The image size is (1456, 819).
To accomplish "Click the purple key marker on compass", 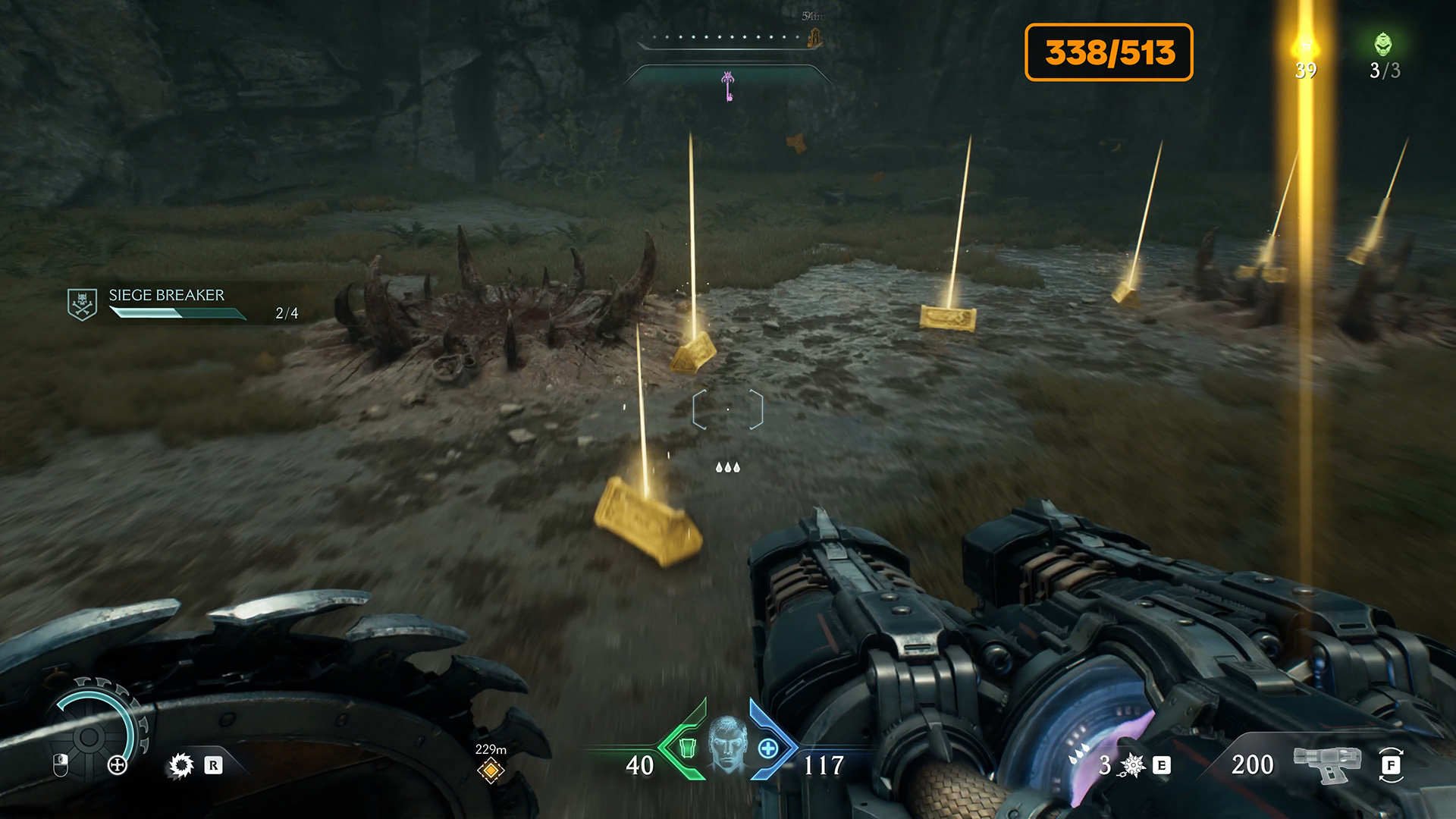I will pos(728,85).
